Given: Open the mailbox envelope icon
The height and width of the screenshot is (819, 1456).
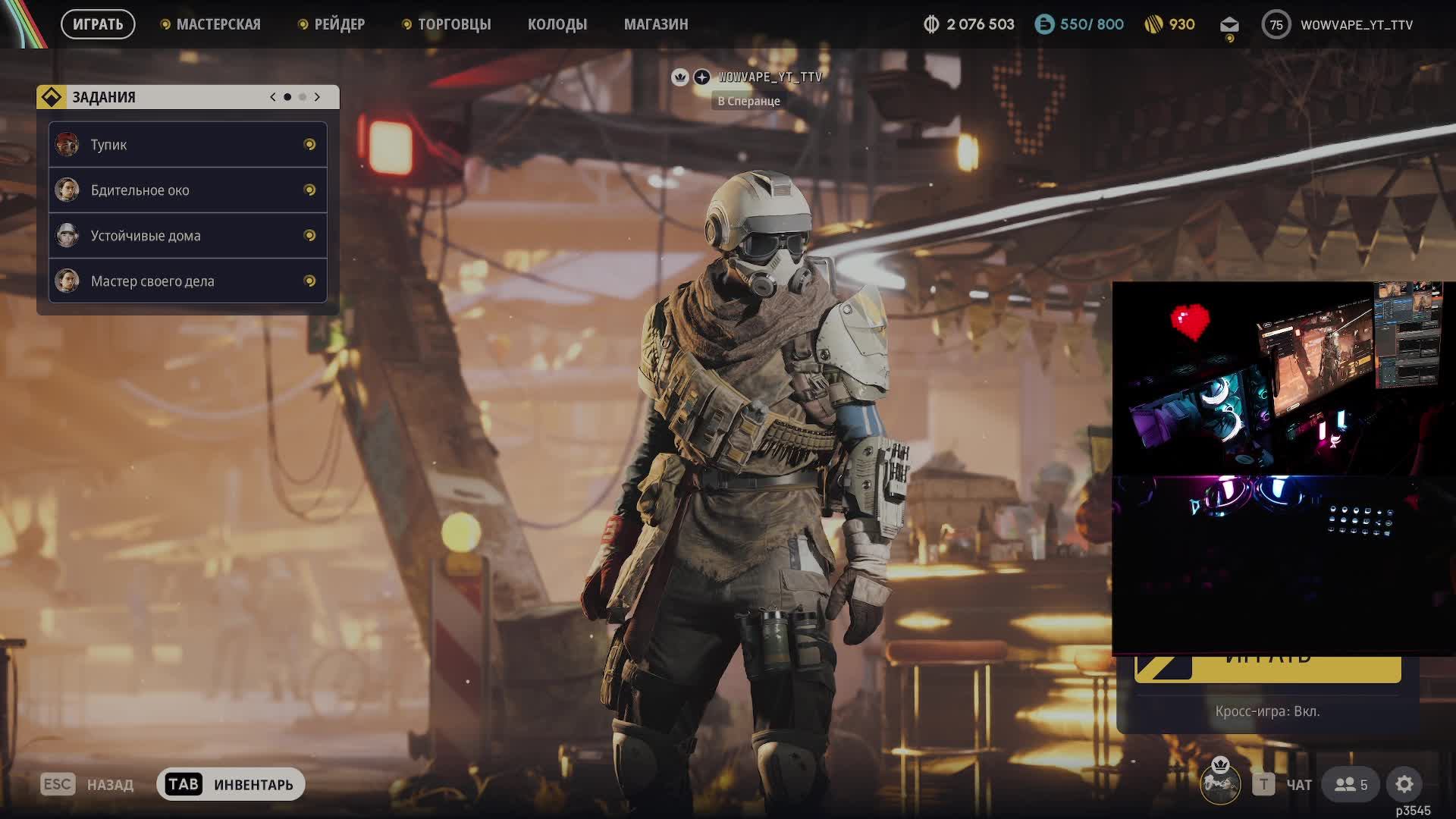Looking at the screenshot, I should [1229, 25].
